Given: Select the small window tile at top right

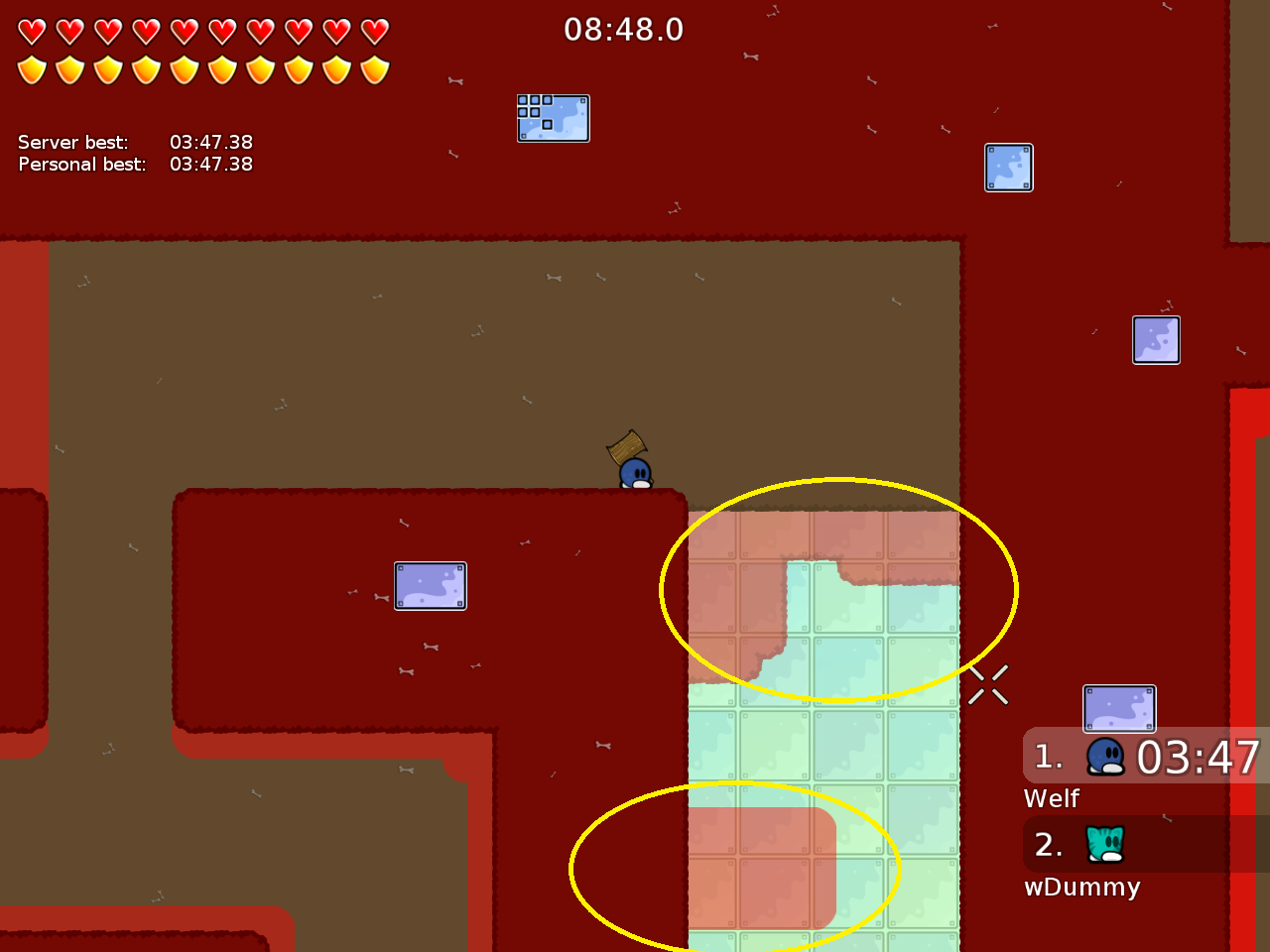Looking at the screenshot, I should 1008,168.
